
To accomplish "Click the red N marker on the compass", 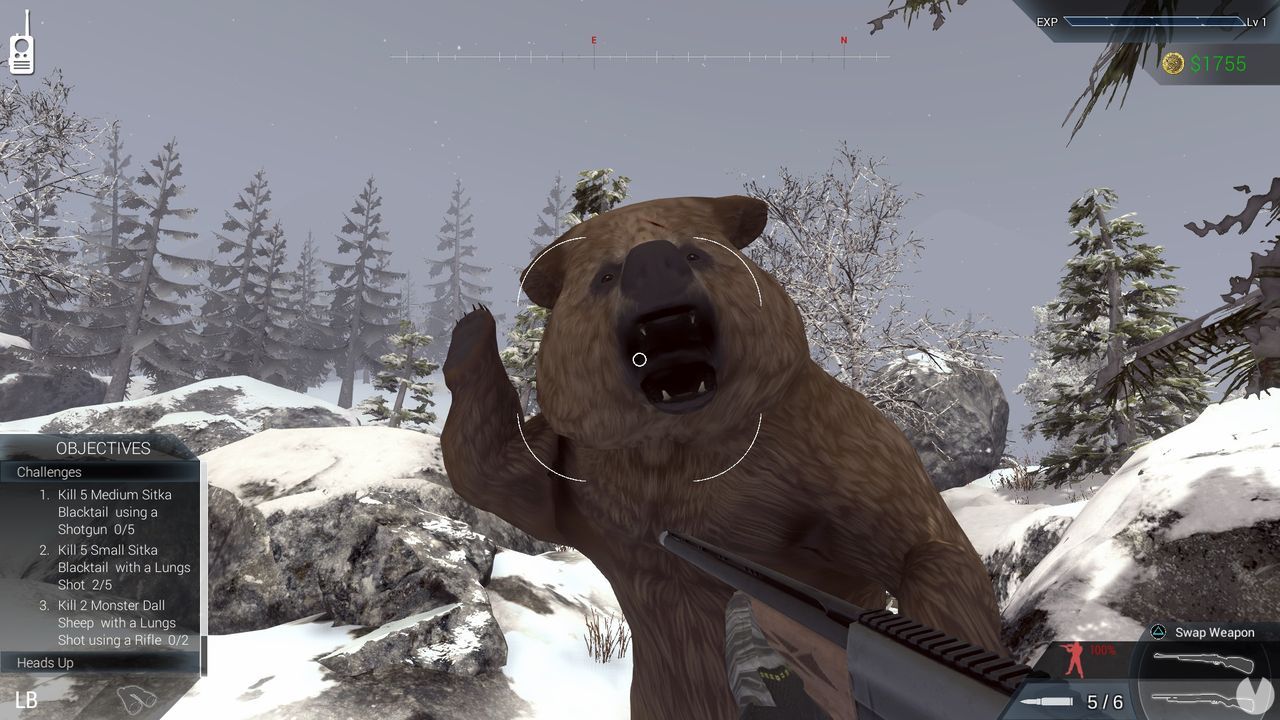I will [843, 41].
